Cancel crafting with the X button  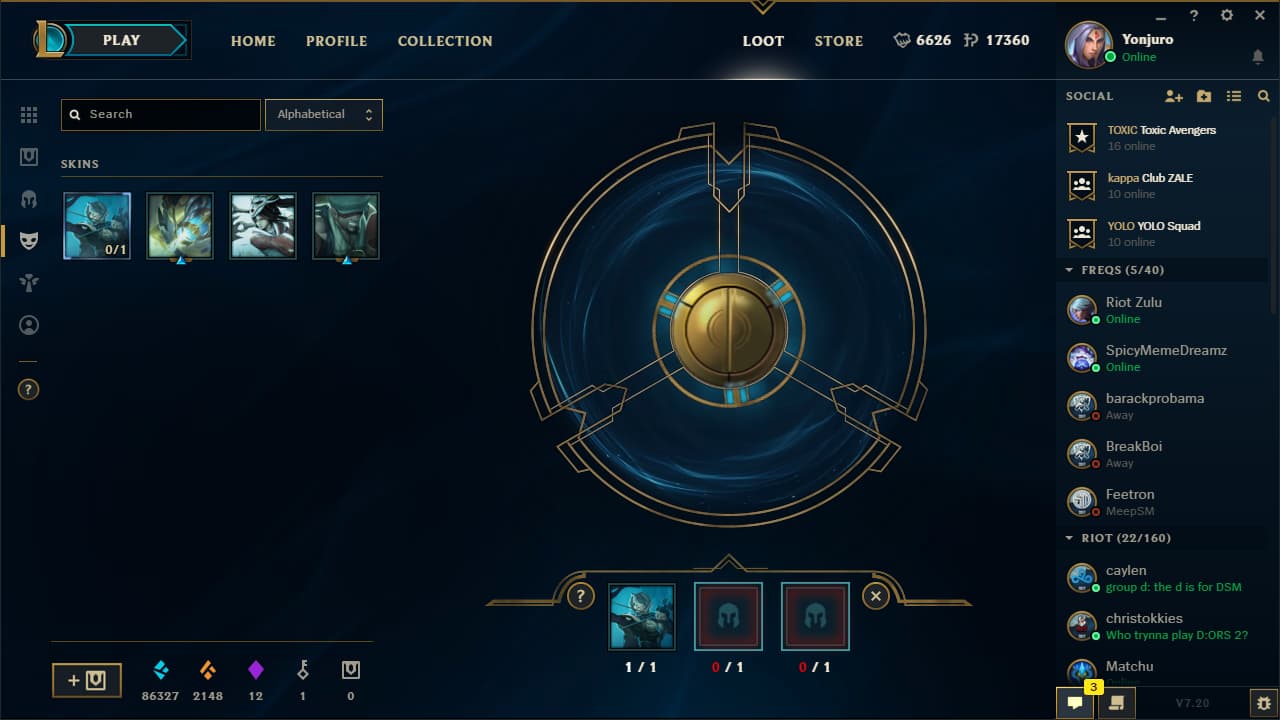click(875, 596)
